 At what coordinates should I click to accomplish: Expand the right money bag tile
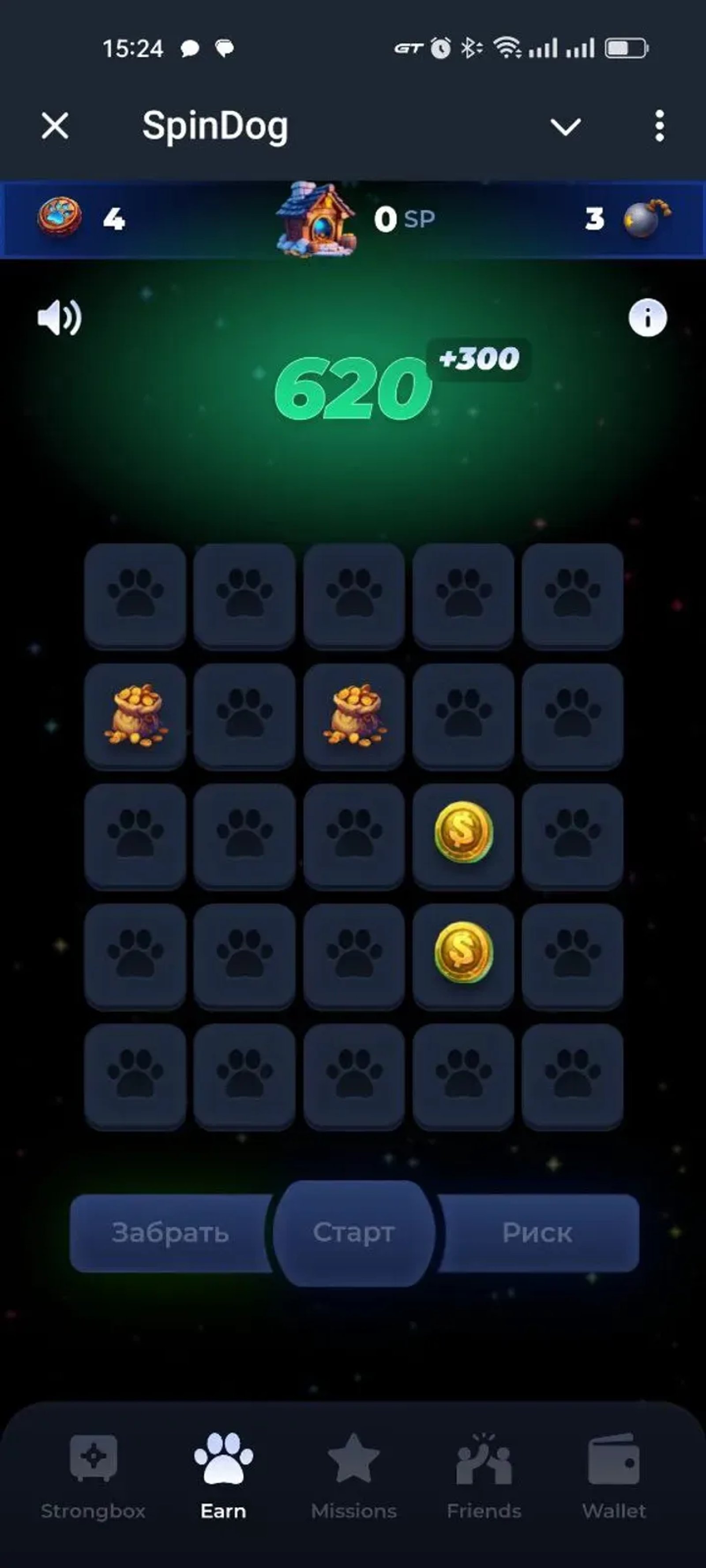[x=354, y=716]
